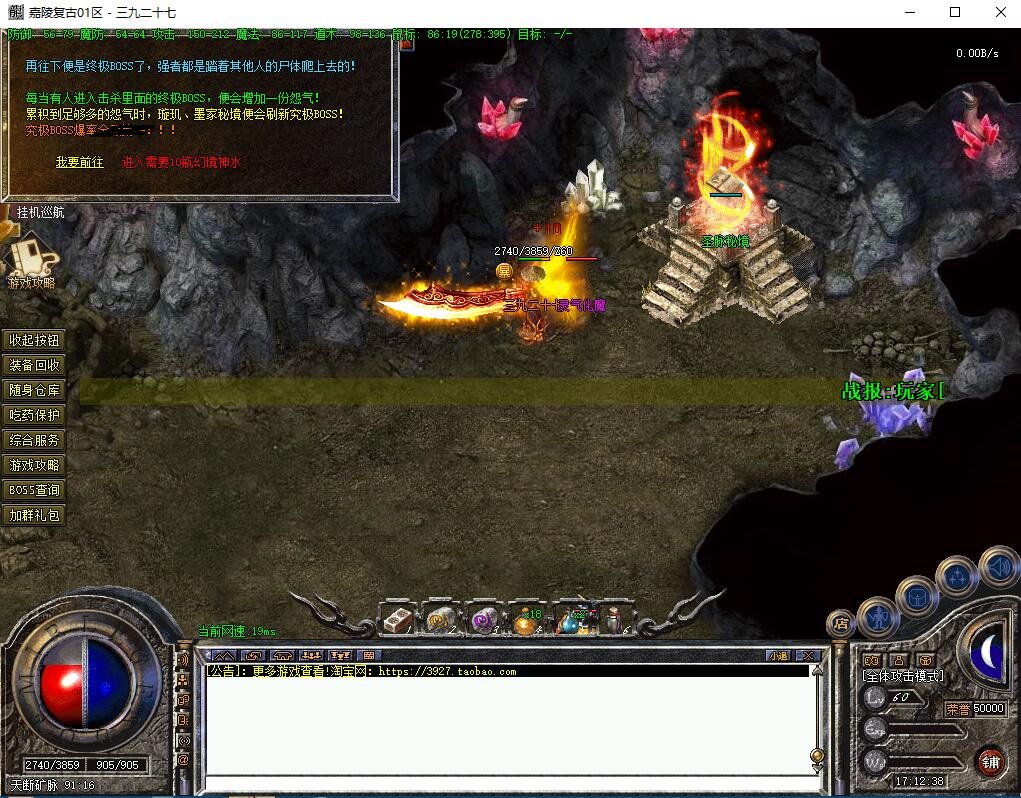
Task: Open the BOSS查询 lookup
Action: [x=35, y=490]
